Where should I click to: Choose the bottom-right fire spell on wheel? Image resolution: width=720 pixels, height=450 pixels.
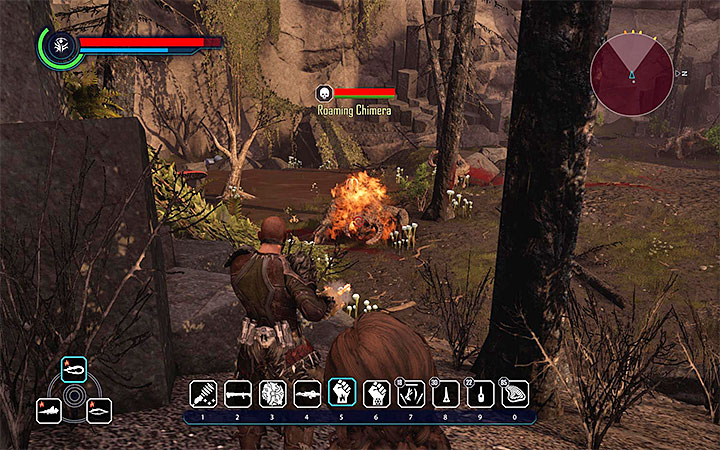pos(99,410)
